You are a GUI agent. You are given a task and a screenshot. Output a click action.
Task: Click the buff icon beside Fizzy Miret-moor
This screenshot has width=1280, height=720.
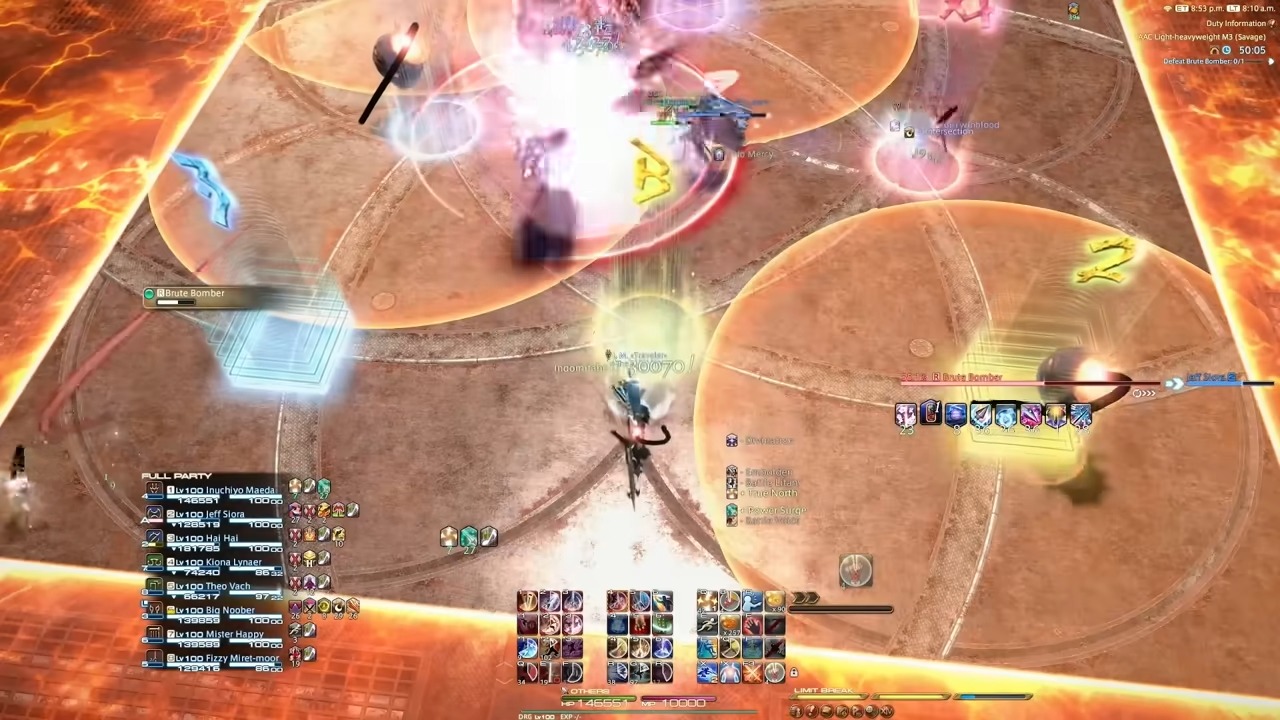click(x=296, y=655)
